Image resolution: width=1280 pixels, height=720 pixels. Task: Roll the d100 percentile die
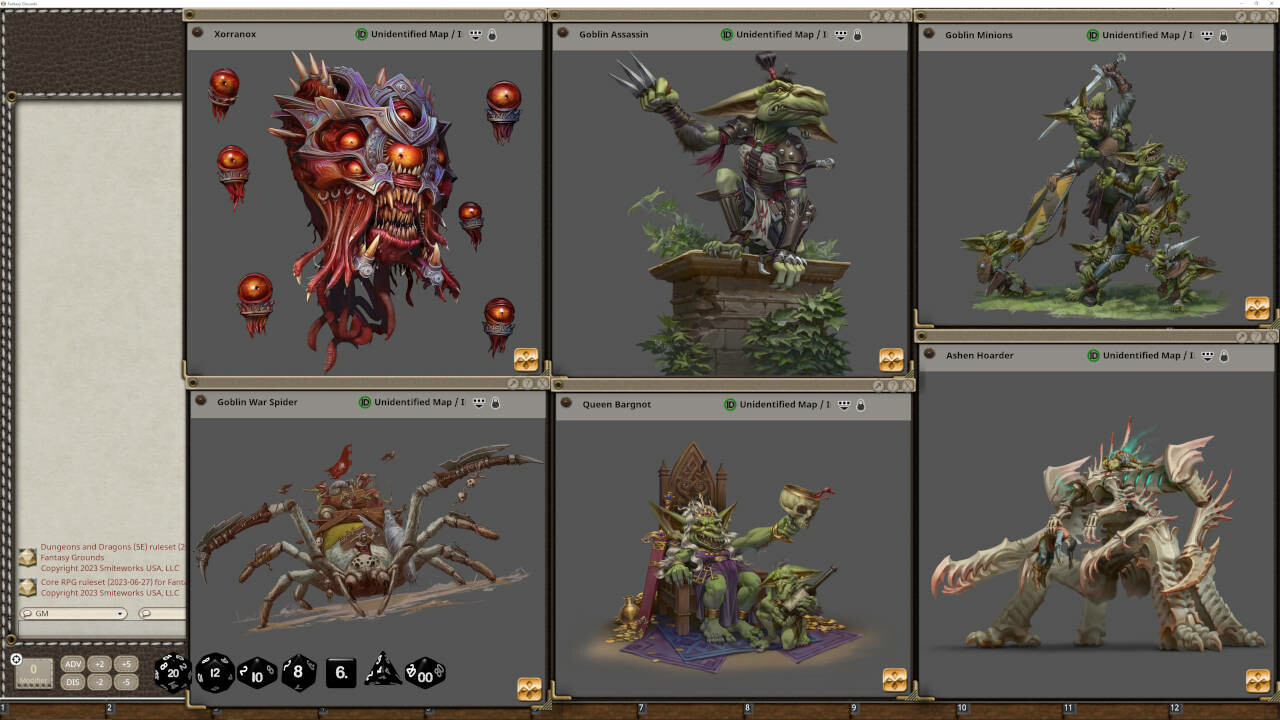tap(424, 673)
